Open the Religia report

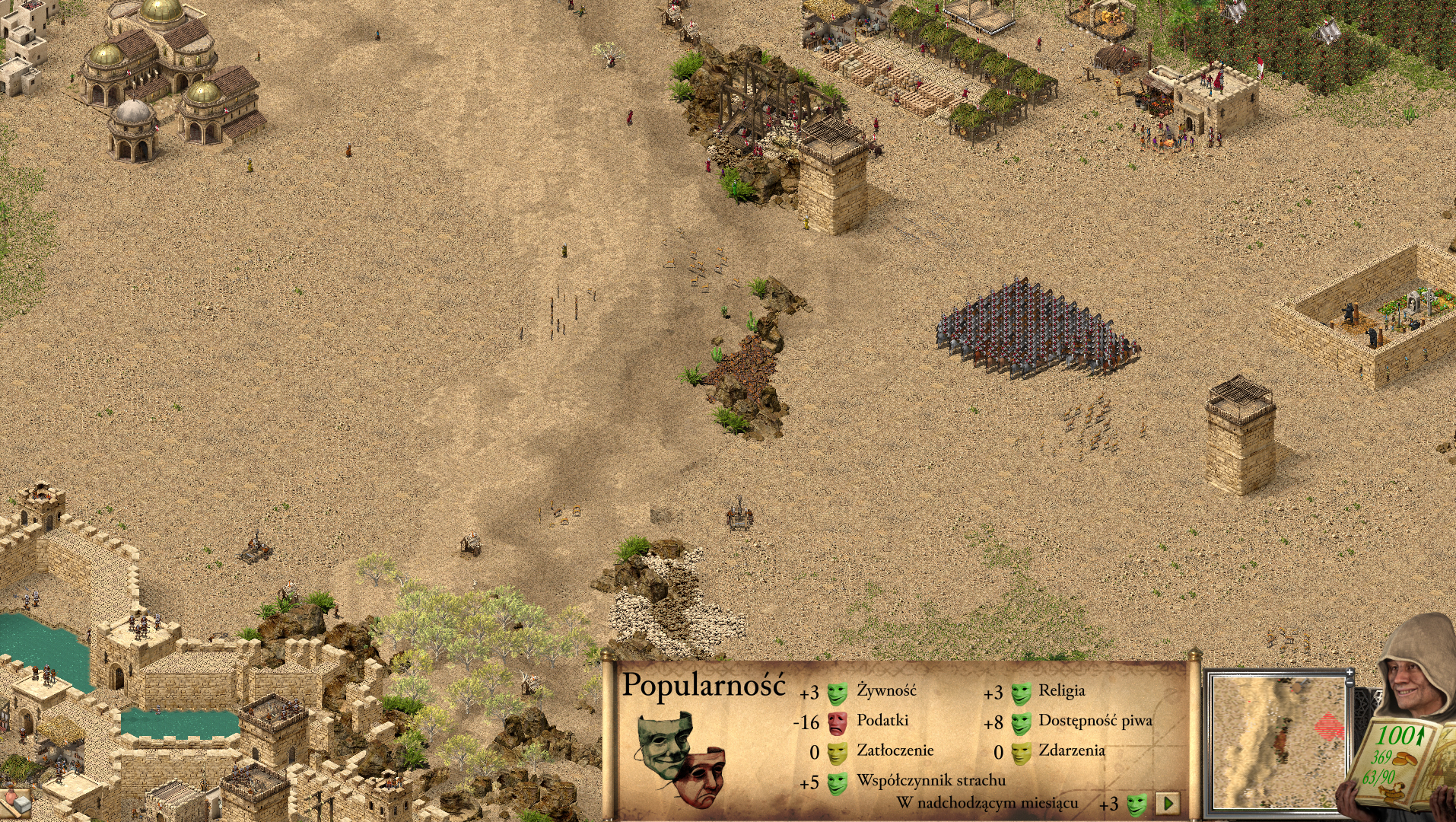[x=1061, y=691]
